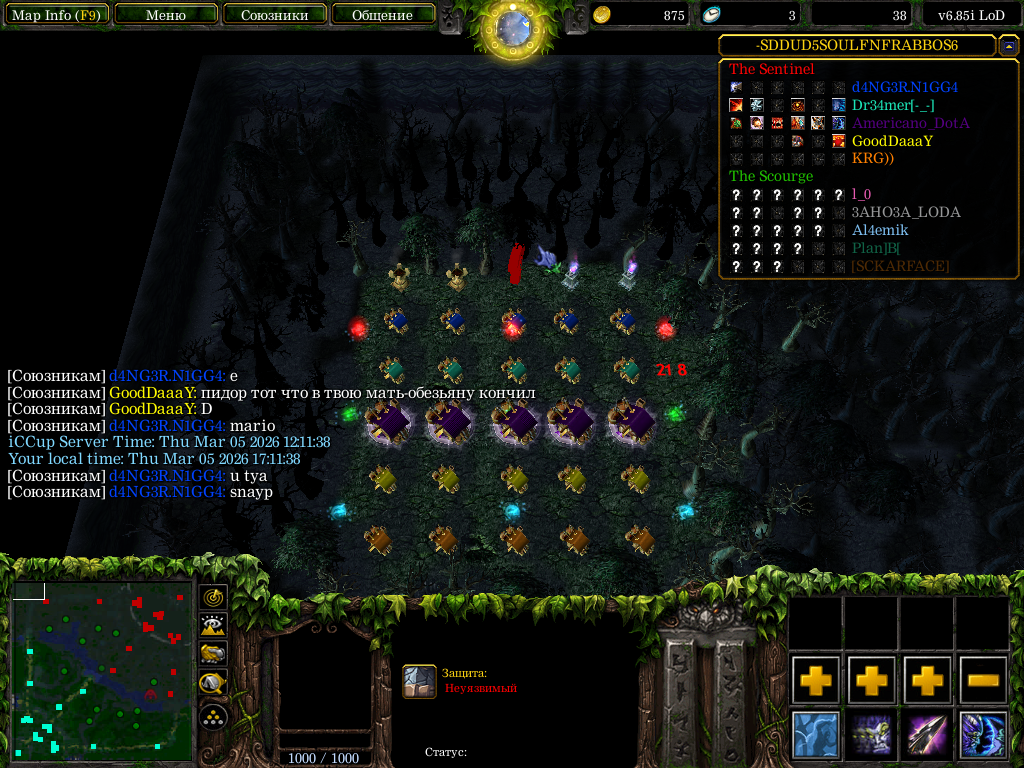Open the Меню button
This screenshot has width=1024, height=768.
[x=166, y=15]
